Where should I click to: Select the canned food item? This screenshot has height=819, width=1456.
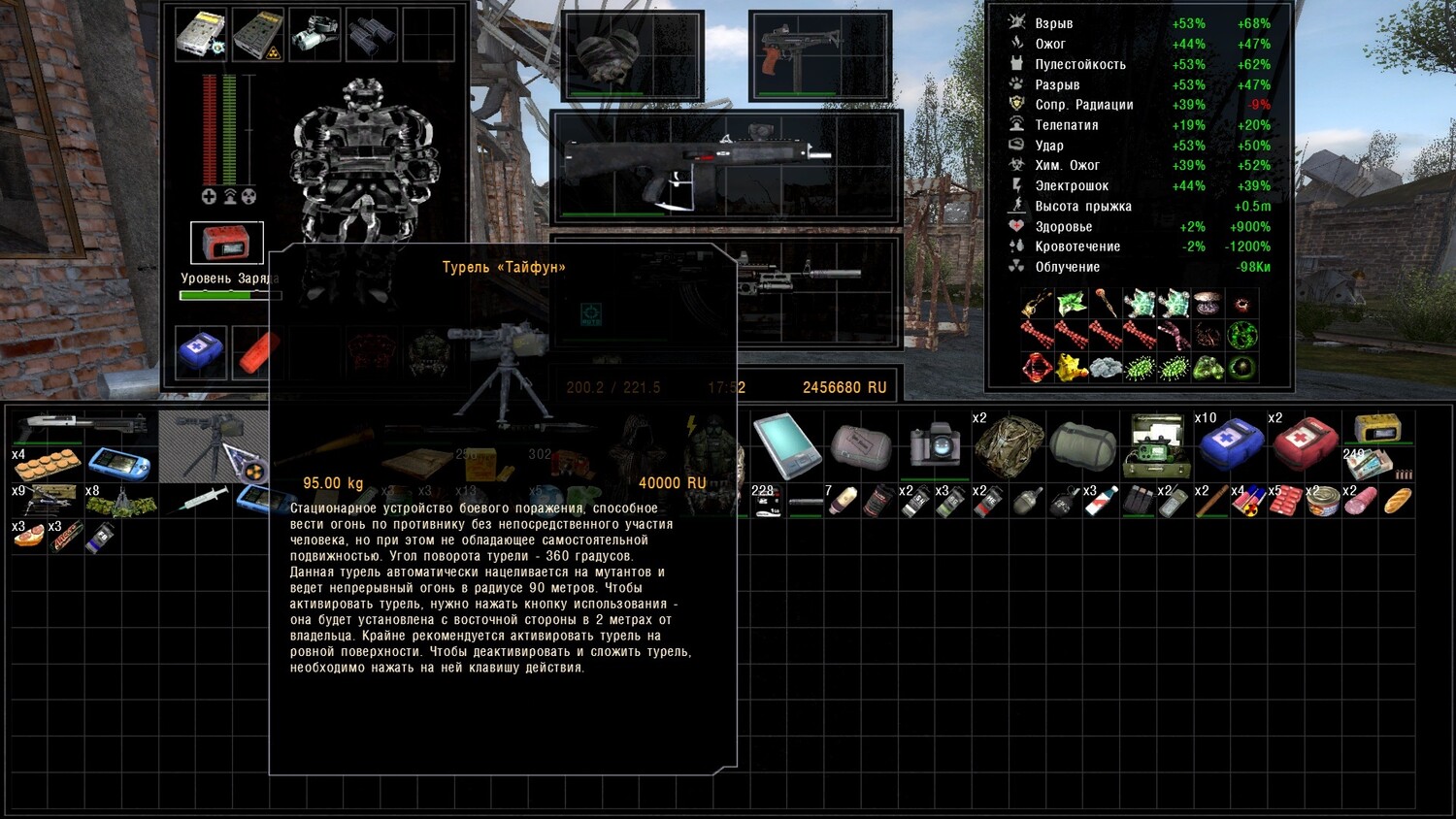pos(1322,501)
